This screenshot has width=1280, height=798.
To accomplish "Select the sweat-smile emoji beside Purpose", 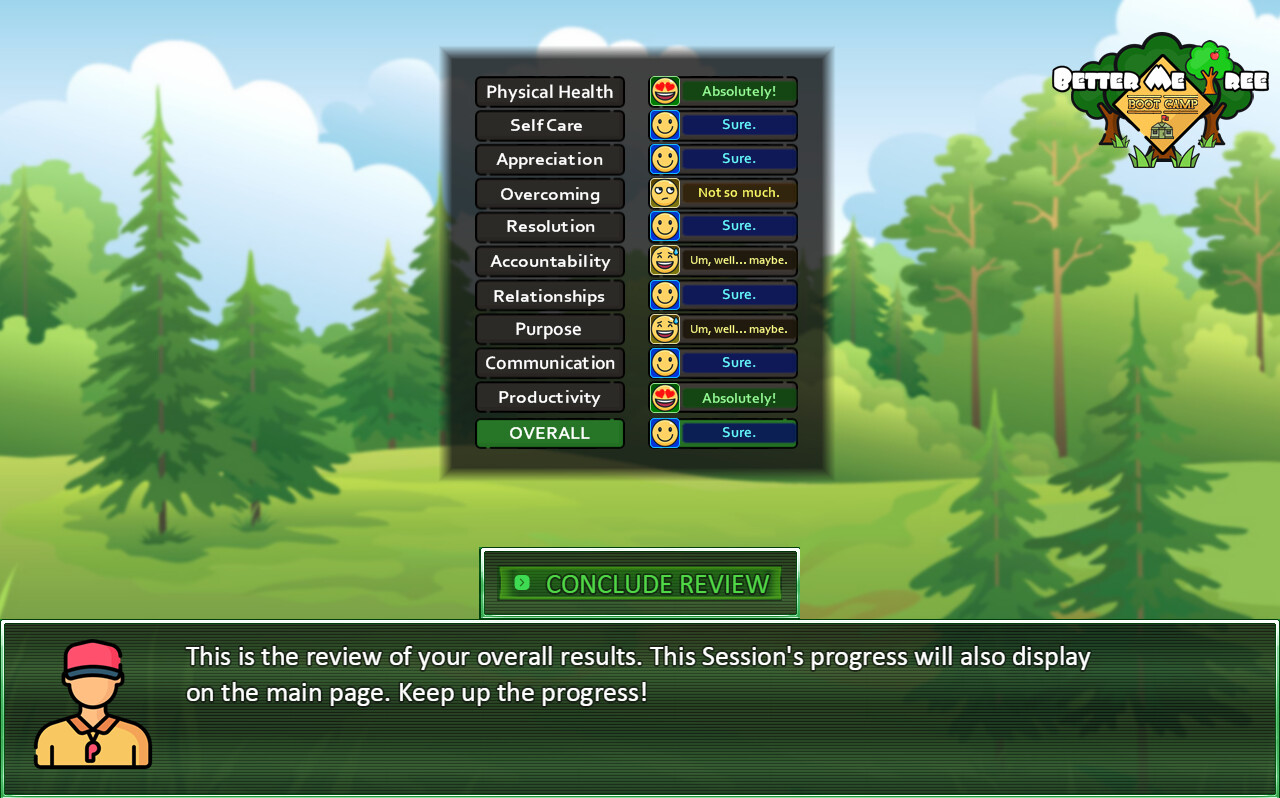I will tap(664, 328).
